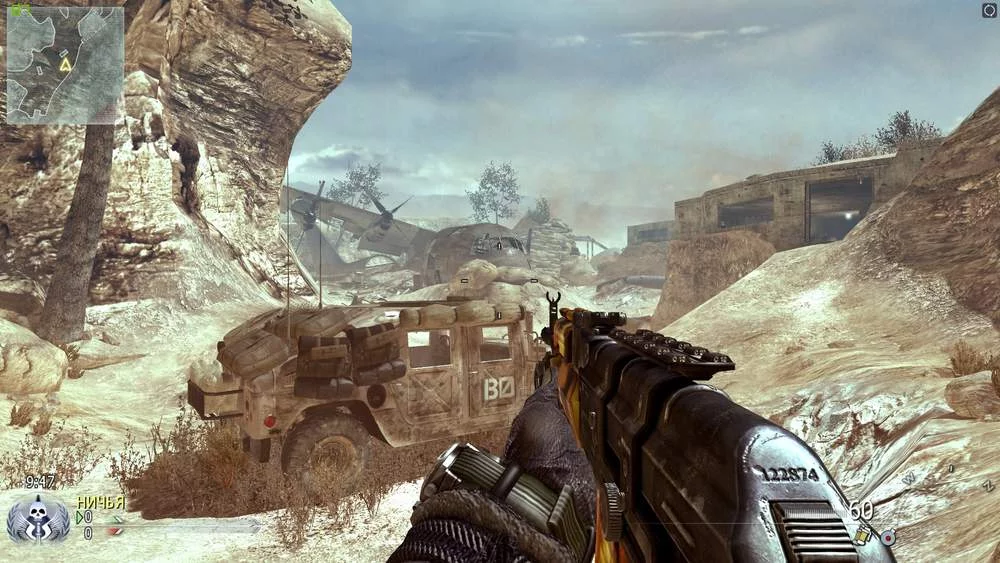This screenshot has width=1000, height=563.
Task: Select the yellow player arrow on the minimap
Action: (65, 64)
